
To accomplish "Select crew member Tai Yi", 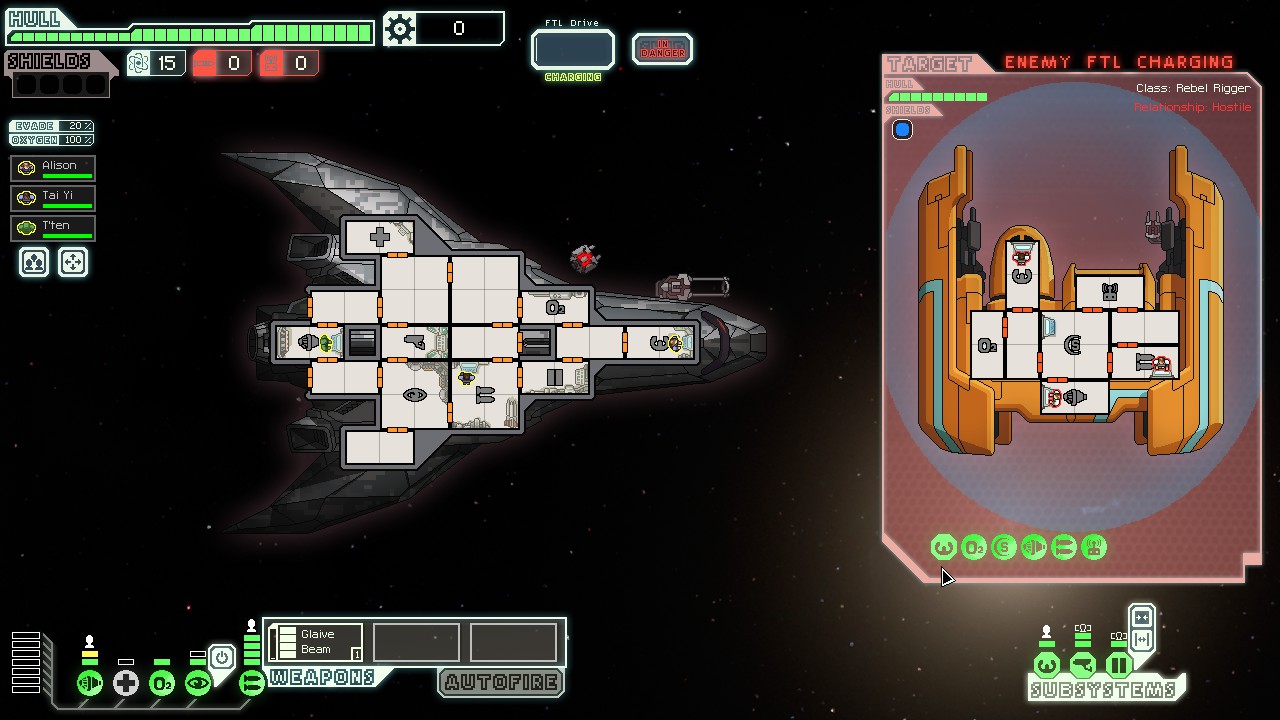I will 53,197.
